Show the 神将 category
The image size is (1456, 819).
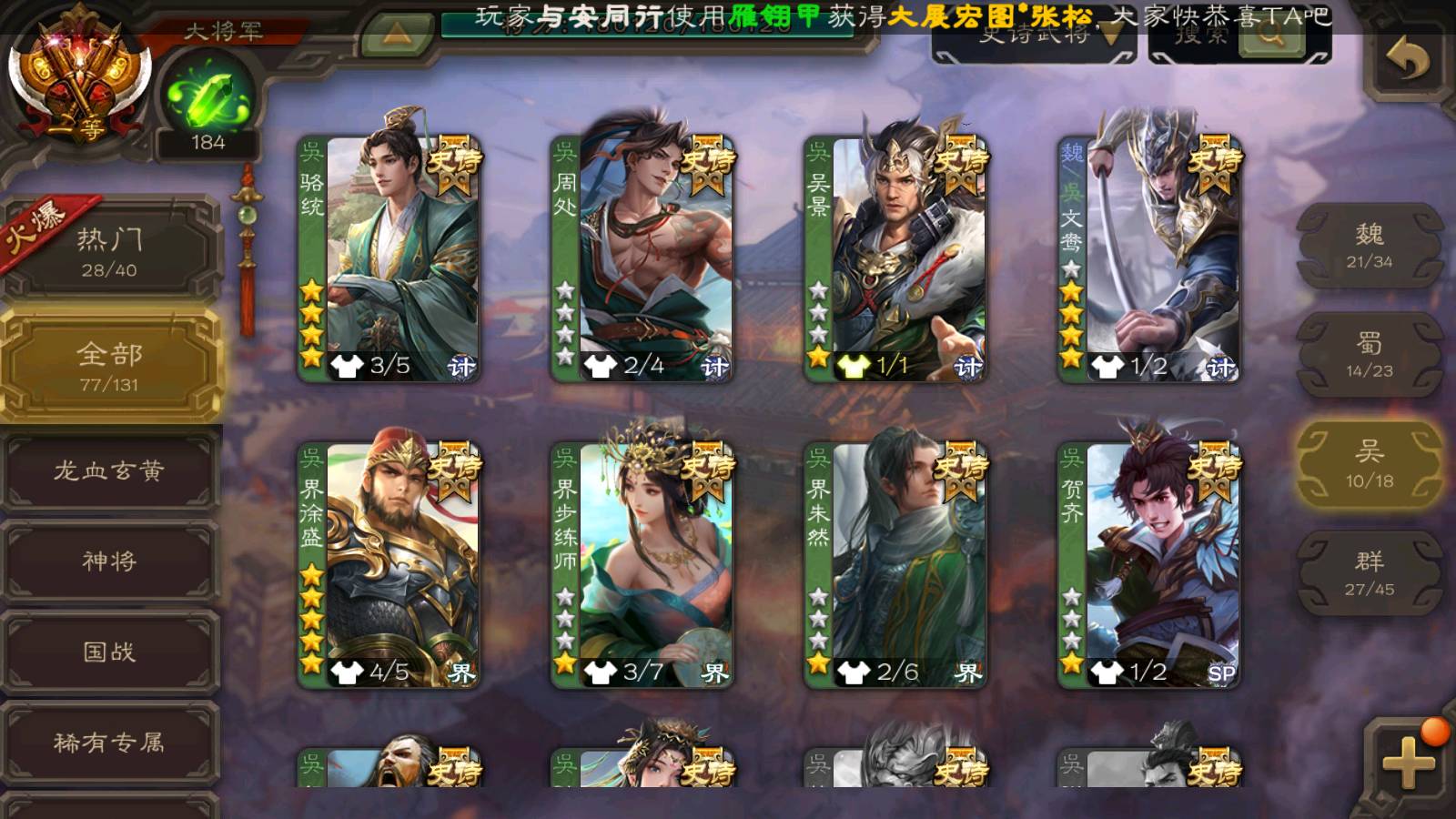tap(109, 561)
